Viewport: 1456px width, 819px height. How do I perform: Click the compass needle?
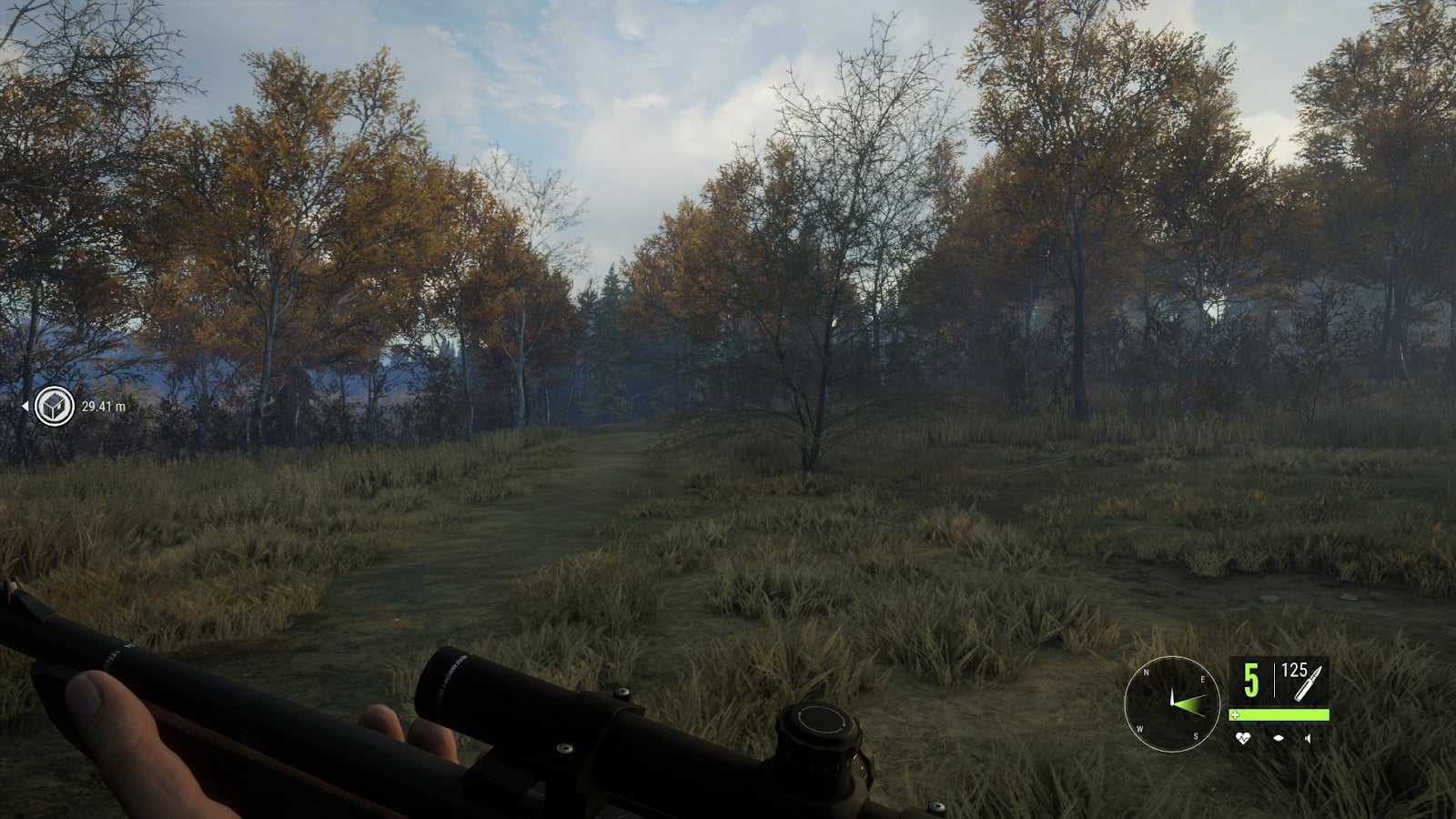1173,694
